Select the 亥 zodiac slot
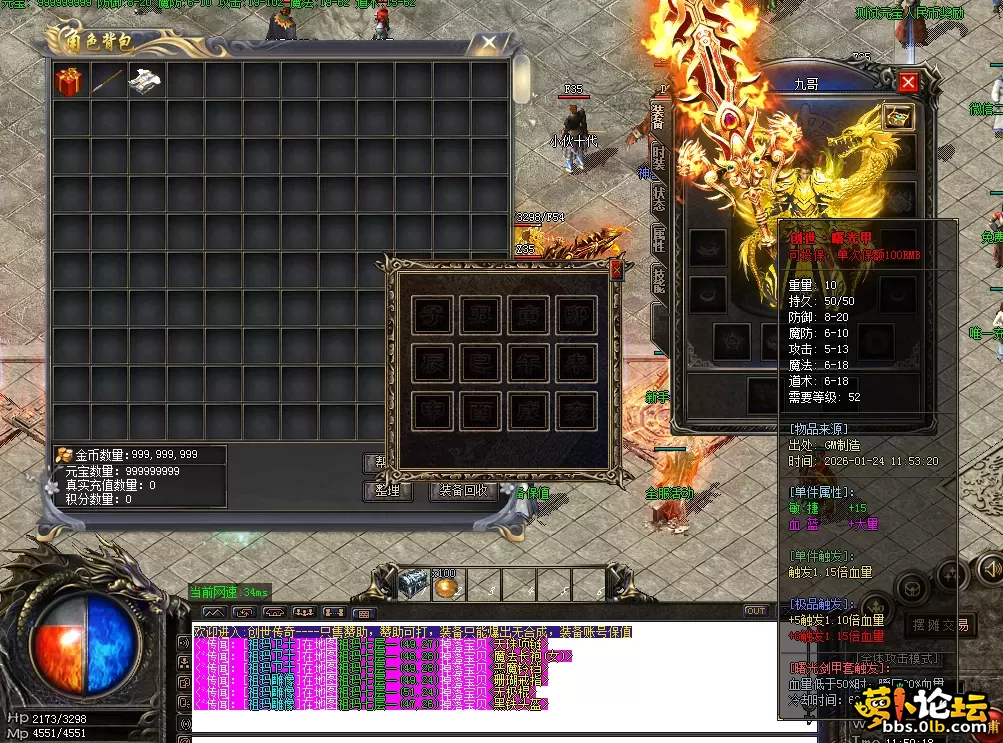 coord(577,411)
